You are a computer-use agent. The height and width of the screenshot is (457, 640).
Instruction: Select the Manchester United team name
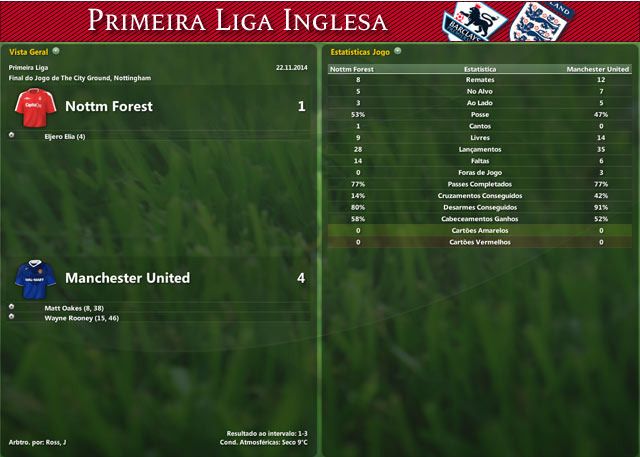point(127,278)
